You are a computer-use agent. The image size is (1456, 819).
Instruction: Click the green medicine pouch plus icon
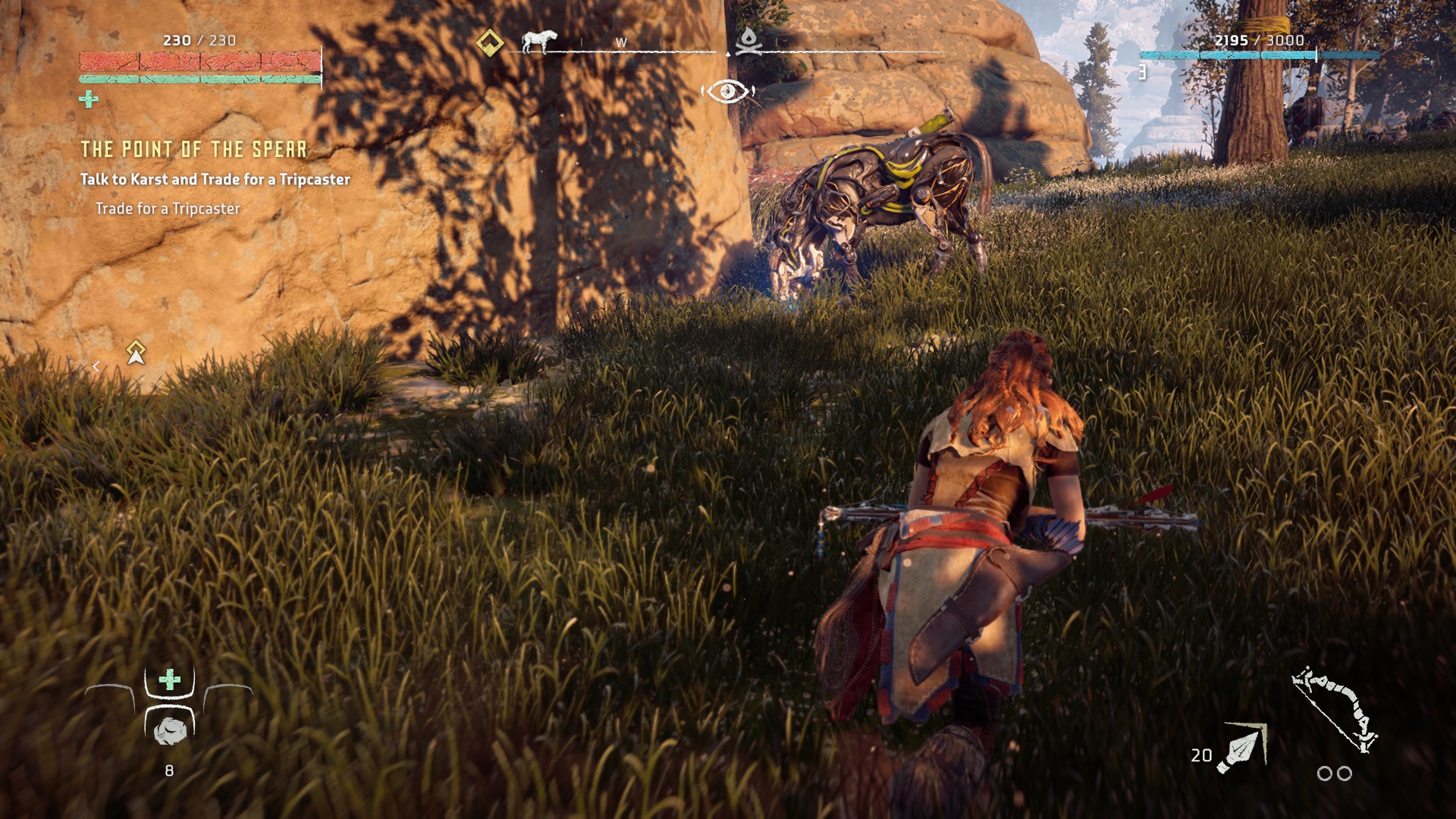(x=89, y=99)
